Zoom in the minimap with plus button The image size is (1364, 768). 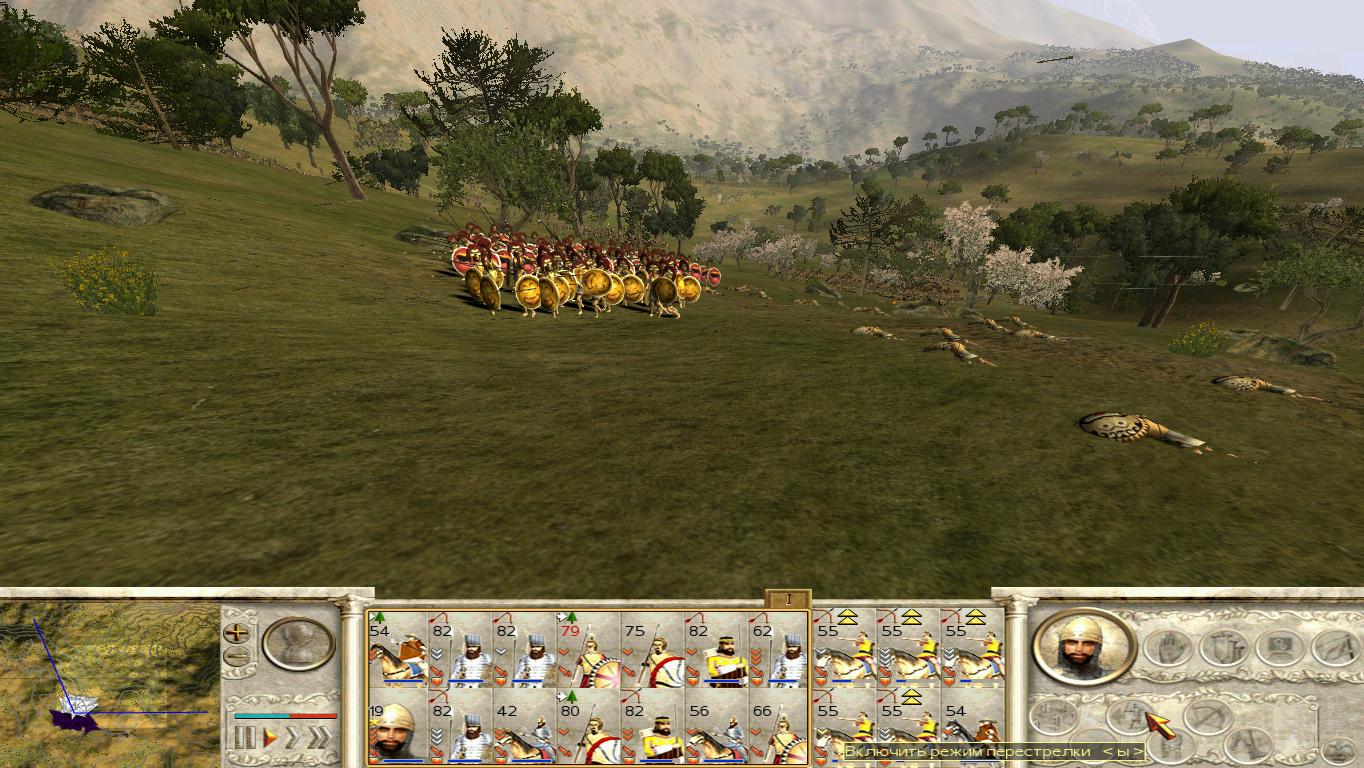[x=237, y=632]
